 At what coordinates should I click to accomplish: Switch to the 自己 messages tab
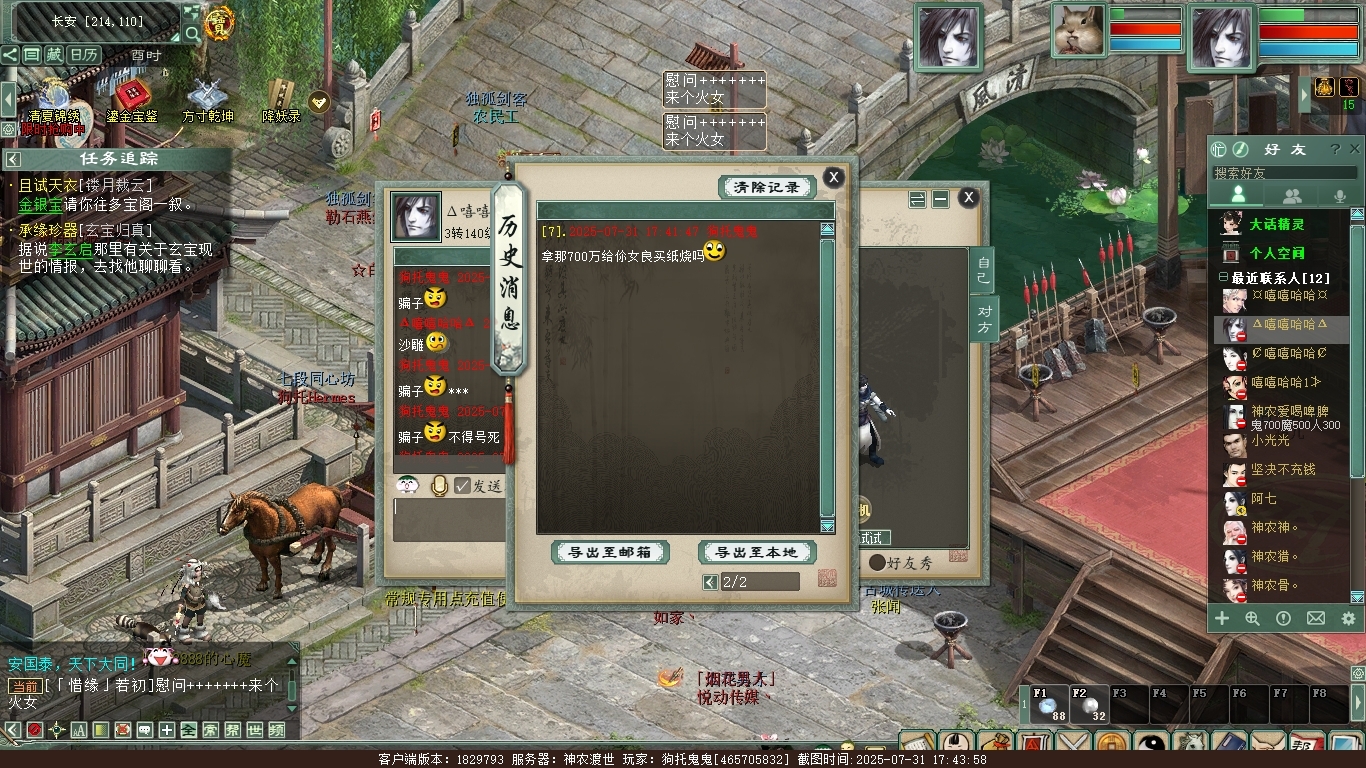coord(984,271)
